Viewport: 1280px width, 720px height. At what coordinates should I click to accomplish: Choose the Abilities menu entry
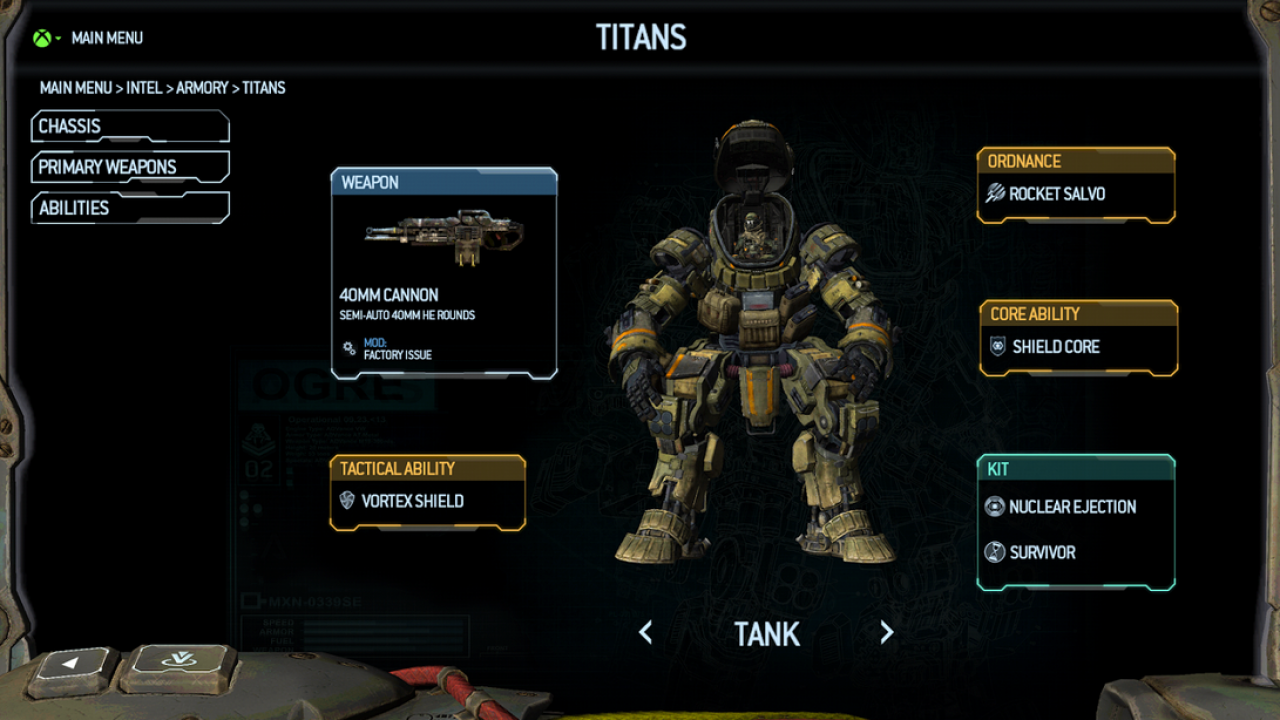pyautogui.click(x=130, y=208)
